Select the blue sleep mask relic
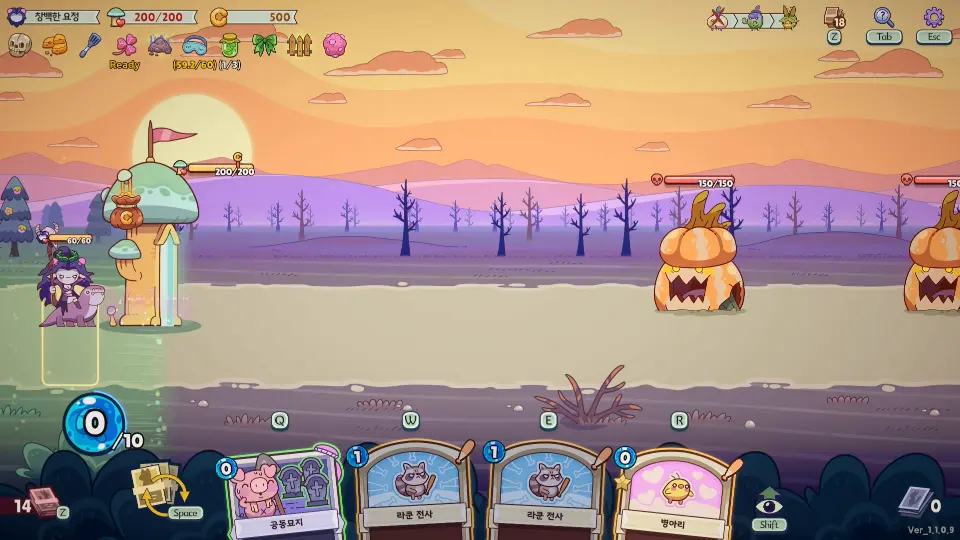Screen dimensions: 960x540 click(194, 45)
